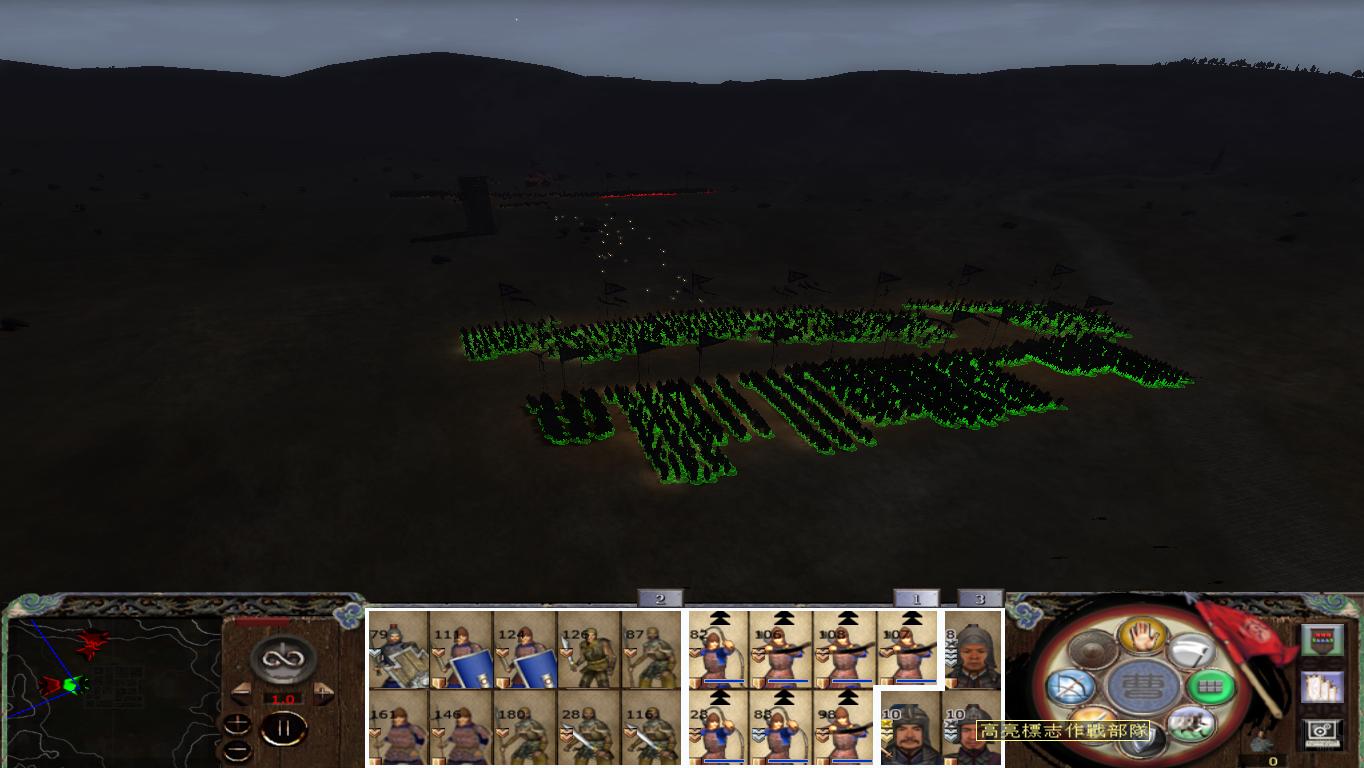Image resolution: width=1364 pixels, height=768 pixels.
Task: Open the army banner panel on the right
Action: [x=1323, y=638]
